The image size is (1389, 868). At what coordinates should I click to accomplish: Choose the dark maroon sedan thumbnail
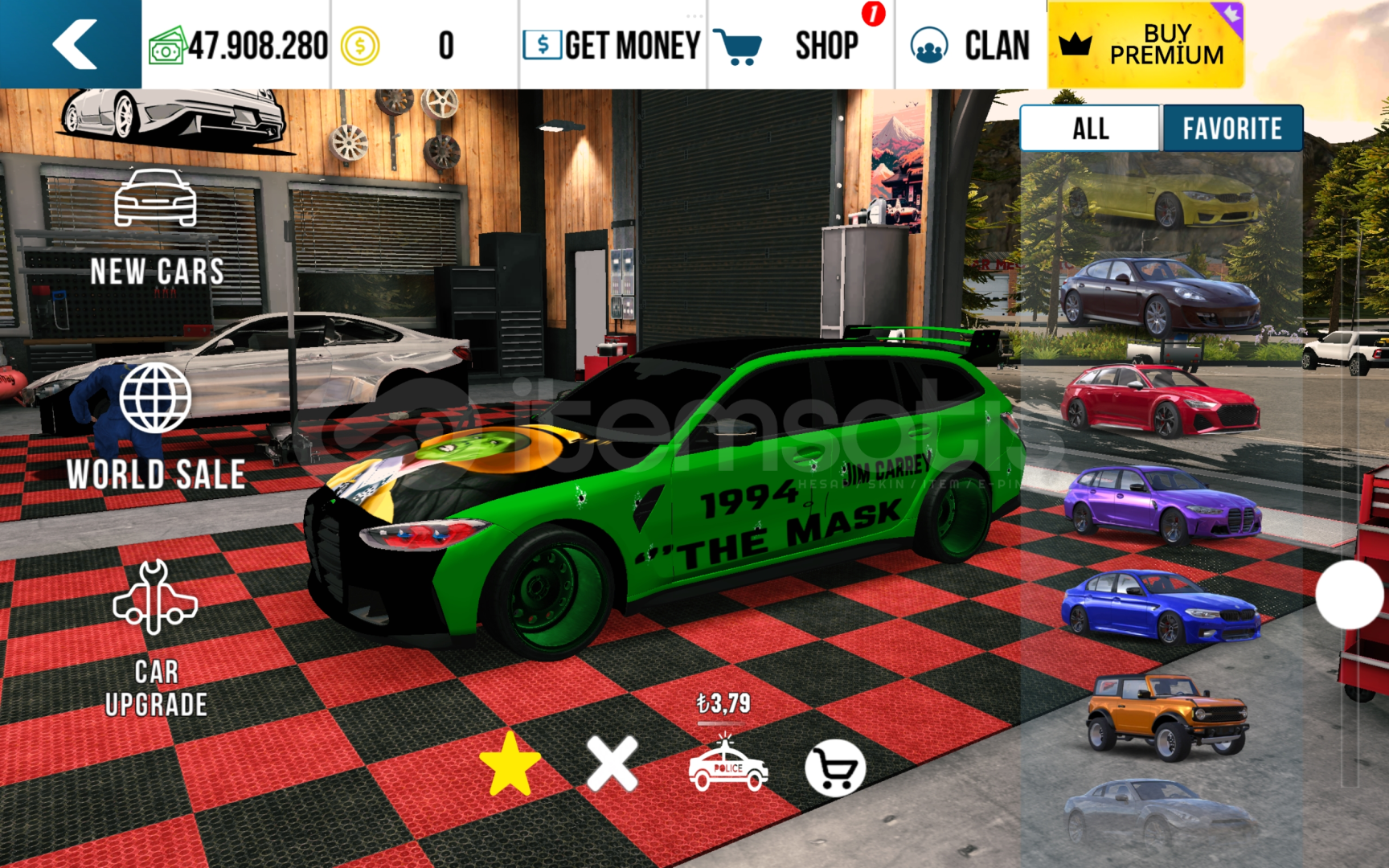1159,296
